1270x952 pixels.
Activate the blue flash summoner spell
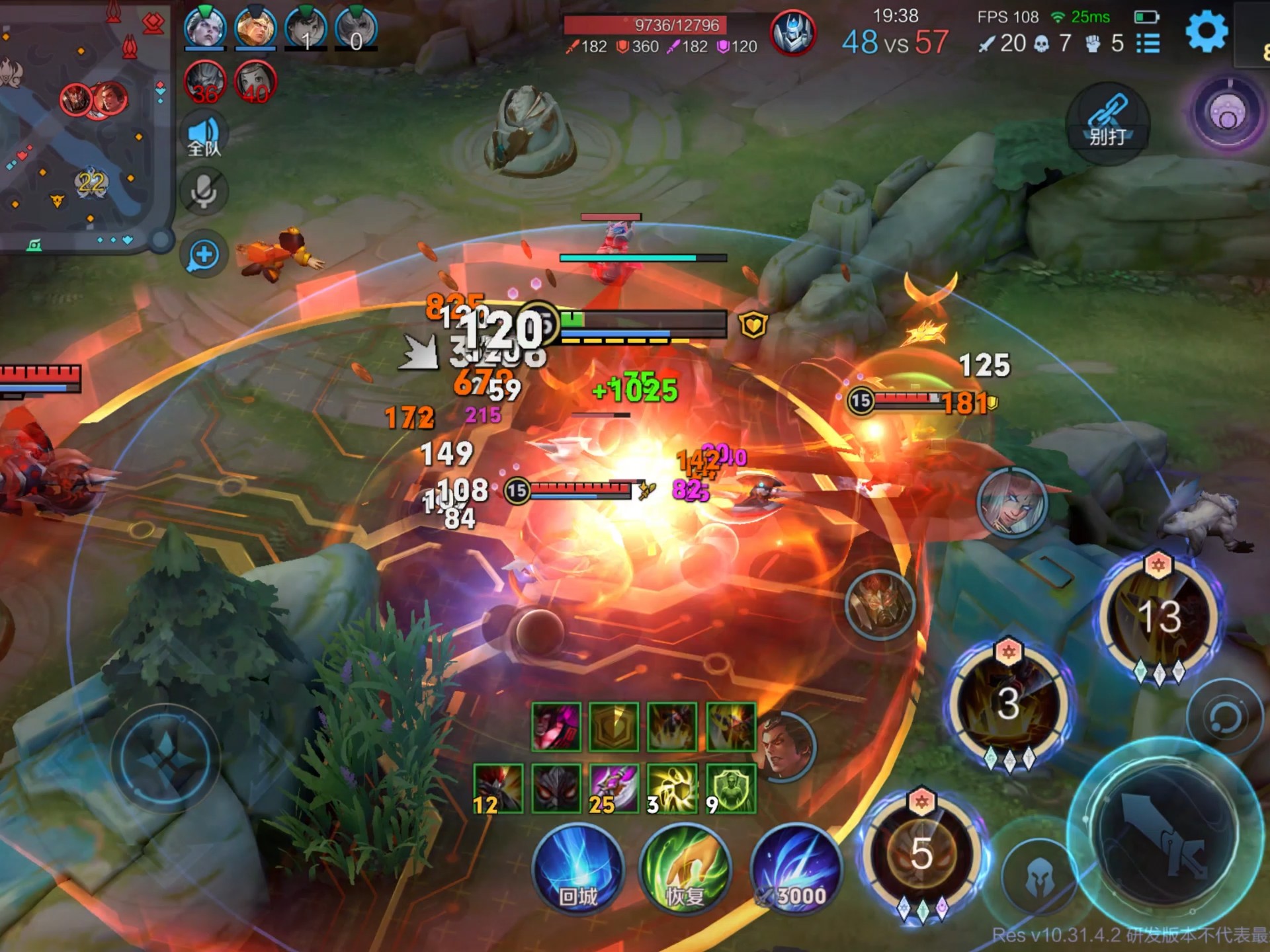pyautogui.click(x=796, y=869)
